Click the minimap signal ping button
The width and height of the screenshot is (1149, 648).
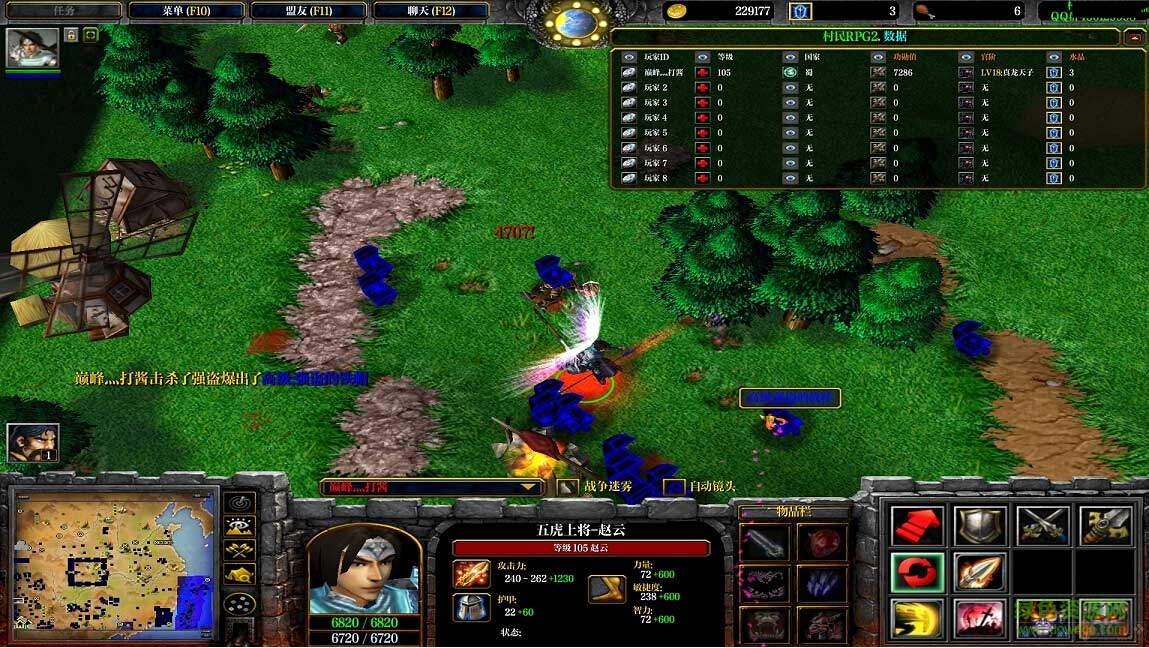pyautogui.click(x=239, y=502)
